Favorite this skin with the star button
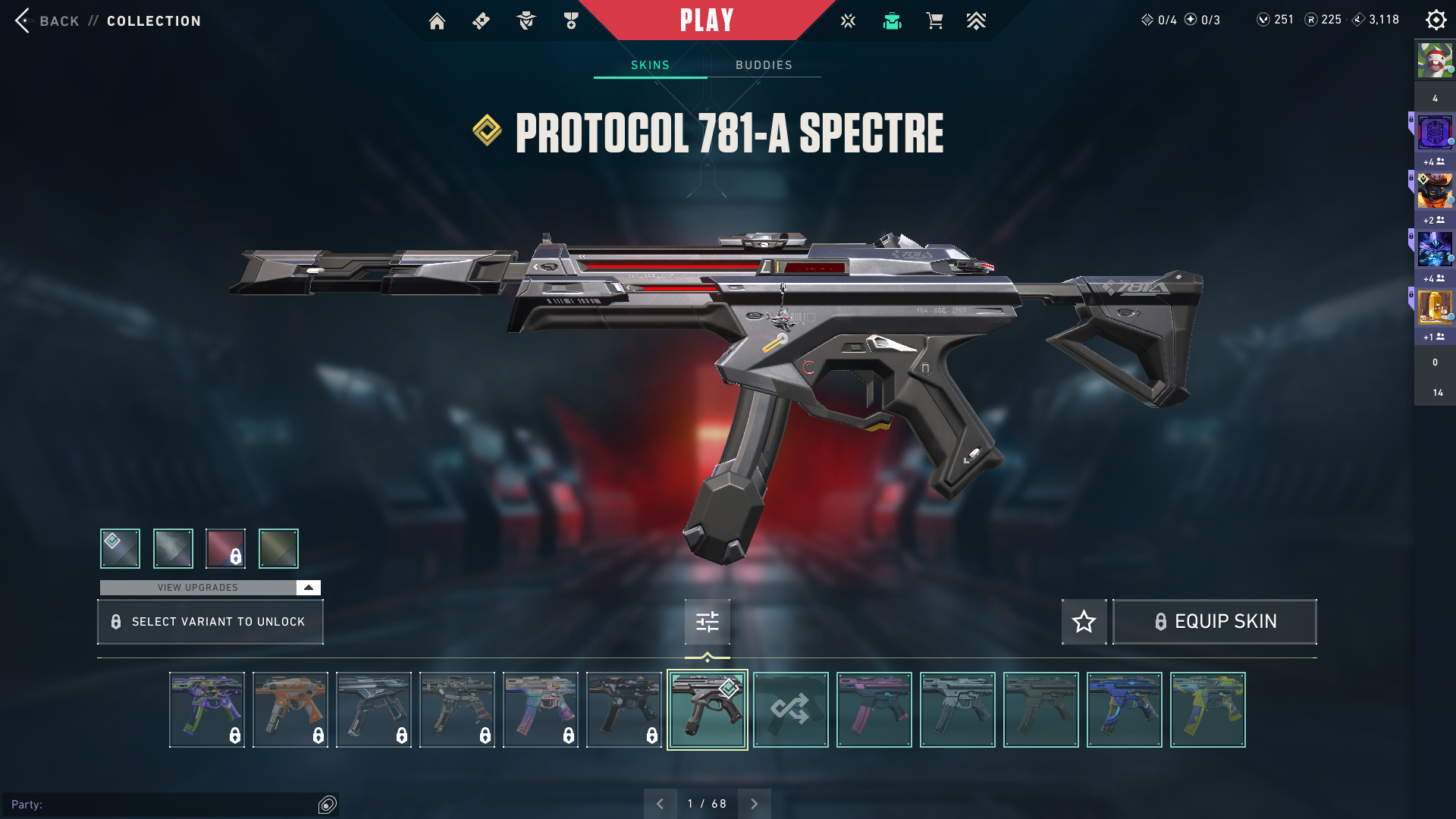Image resolution: width=1456 pixels, height=819 pixels. pyautogui.click(x=1084, y=622)
